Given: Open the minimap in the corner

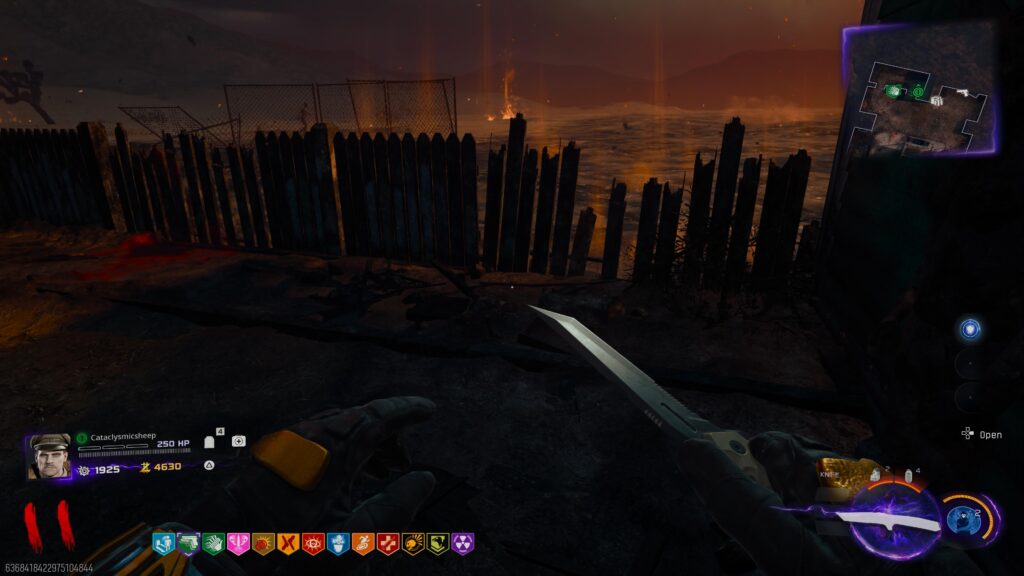Looking at the screenshot, I should 920,89.
